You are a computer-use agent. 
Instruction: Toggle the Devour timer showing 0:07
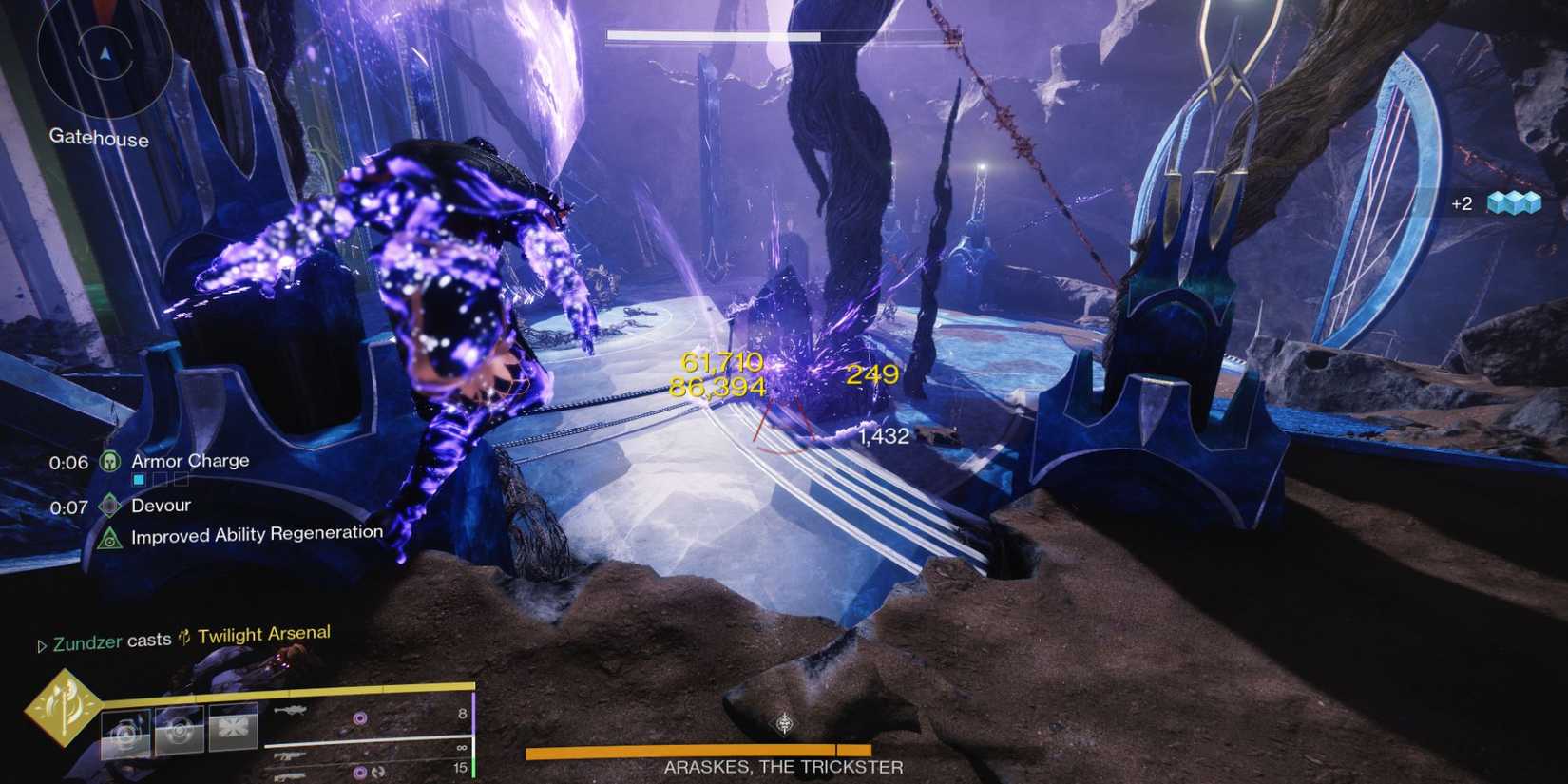(x=67, y=505)
